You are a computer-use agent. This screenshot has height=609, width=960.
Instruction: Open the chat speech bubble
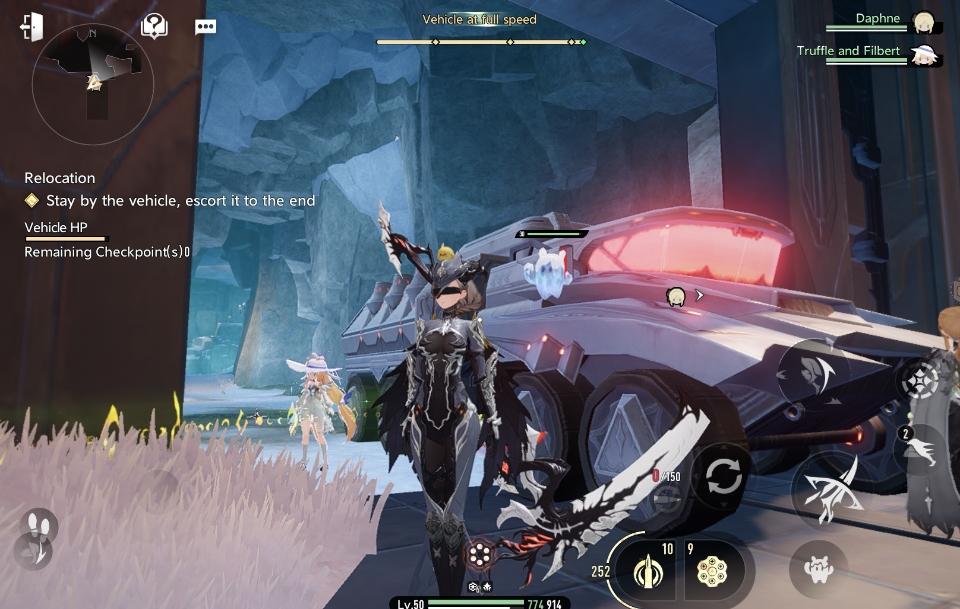coord(205,27)
